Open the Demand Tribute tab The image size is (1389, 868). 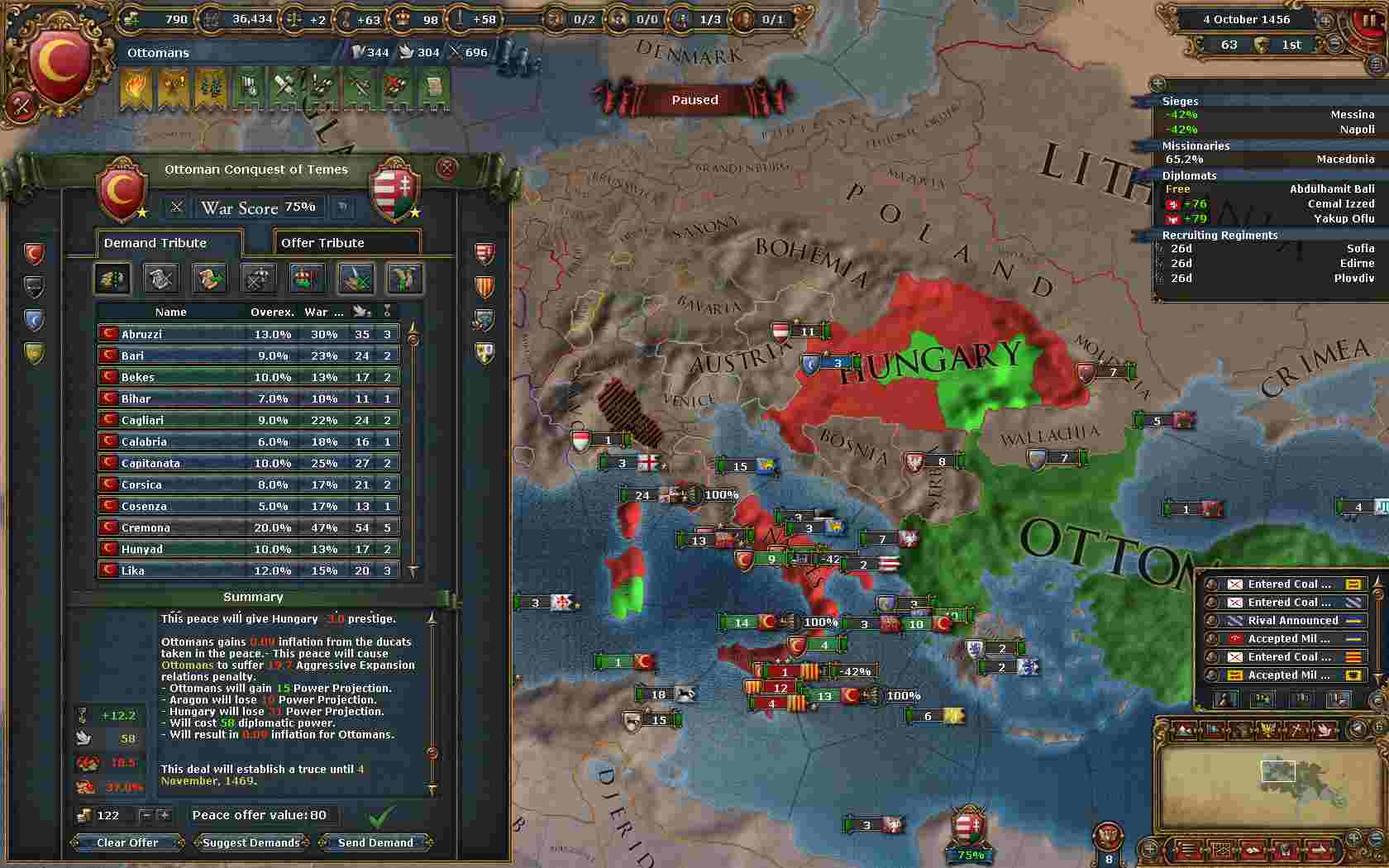(169, 243)
